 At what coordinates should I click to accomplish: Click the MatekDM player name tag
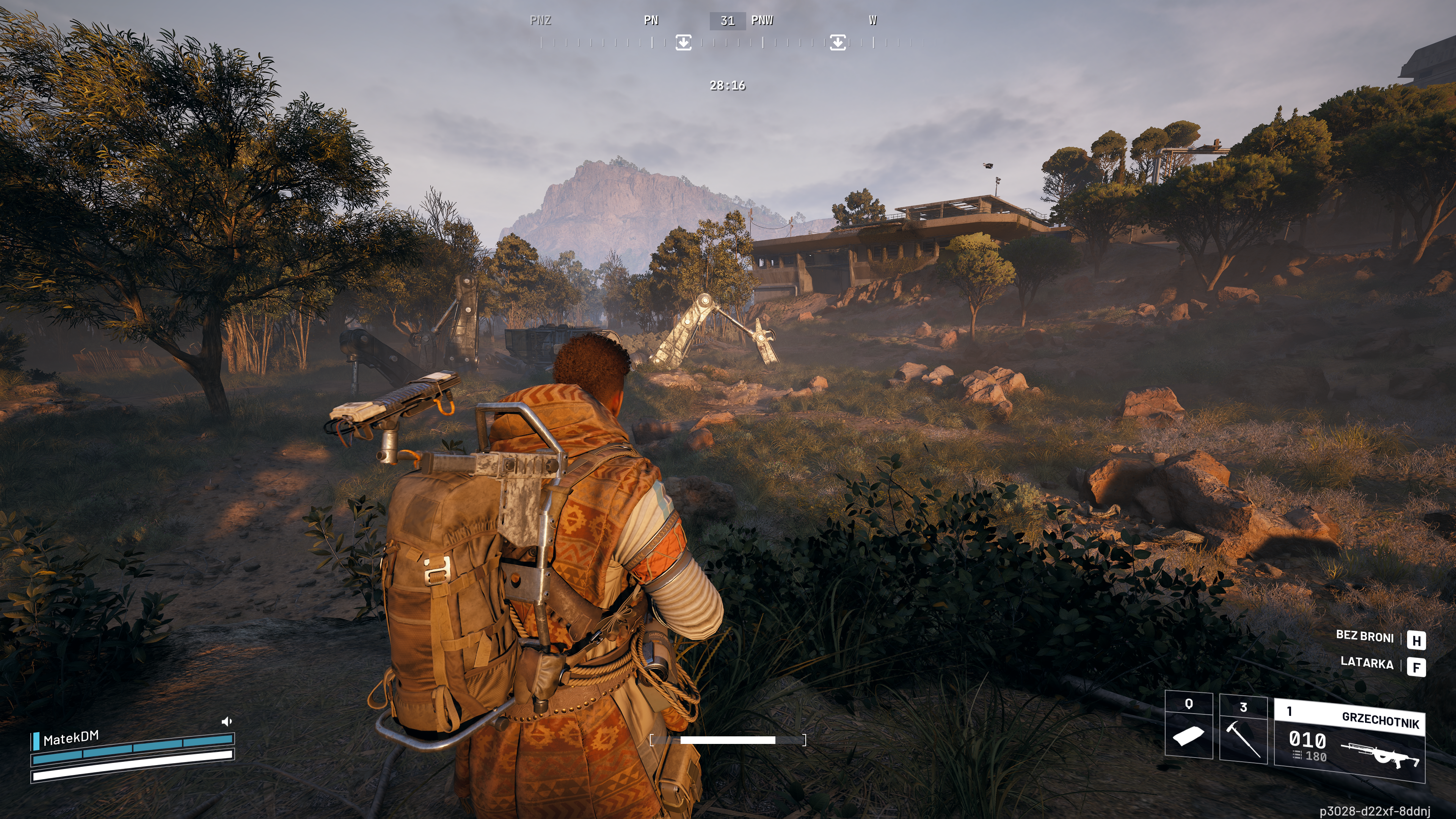pos(71,737)
